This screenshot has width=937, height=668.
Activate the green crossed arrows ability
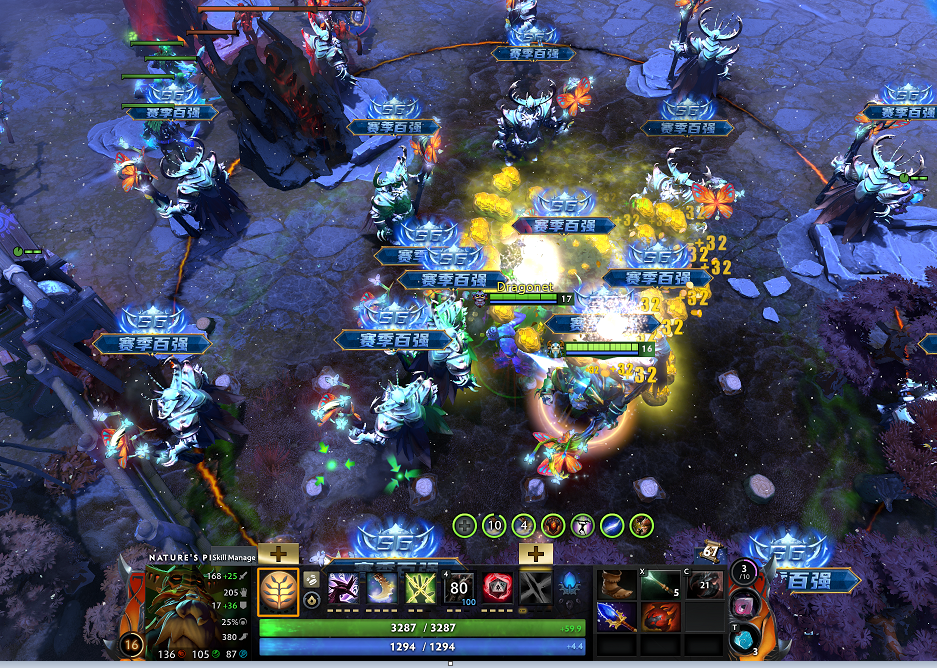click(x=420, y=588)
